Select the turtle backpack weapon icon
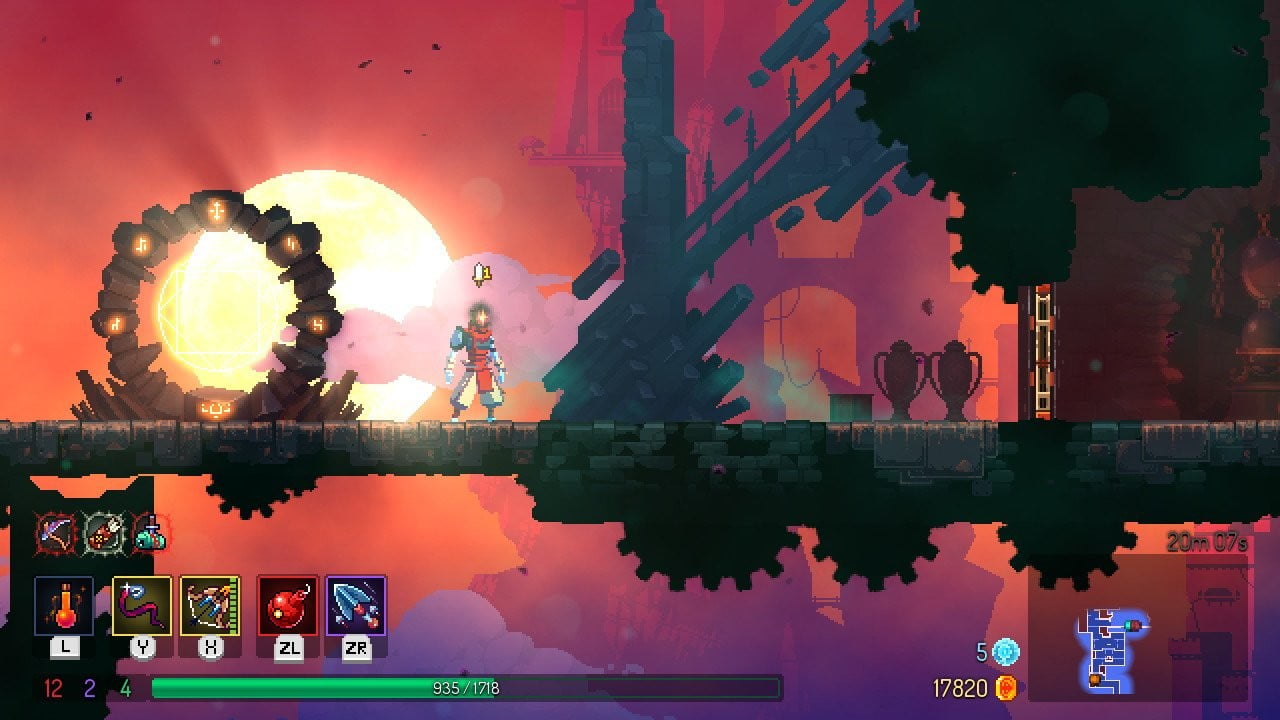 click(152, 535)
